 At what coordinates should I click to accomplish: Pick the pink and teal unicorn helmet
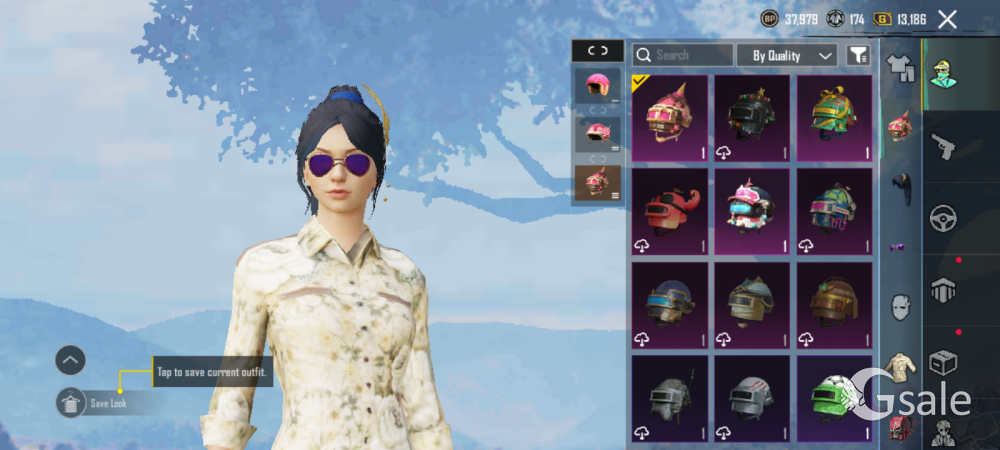(x=751, y=211)
